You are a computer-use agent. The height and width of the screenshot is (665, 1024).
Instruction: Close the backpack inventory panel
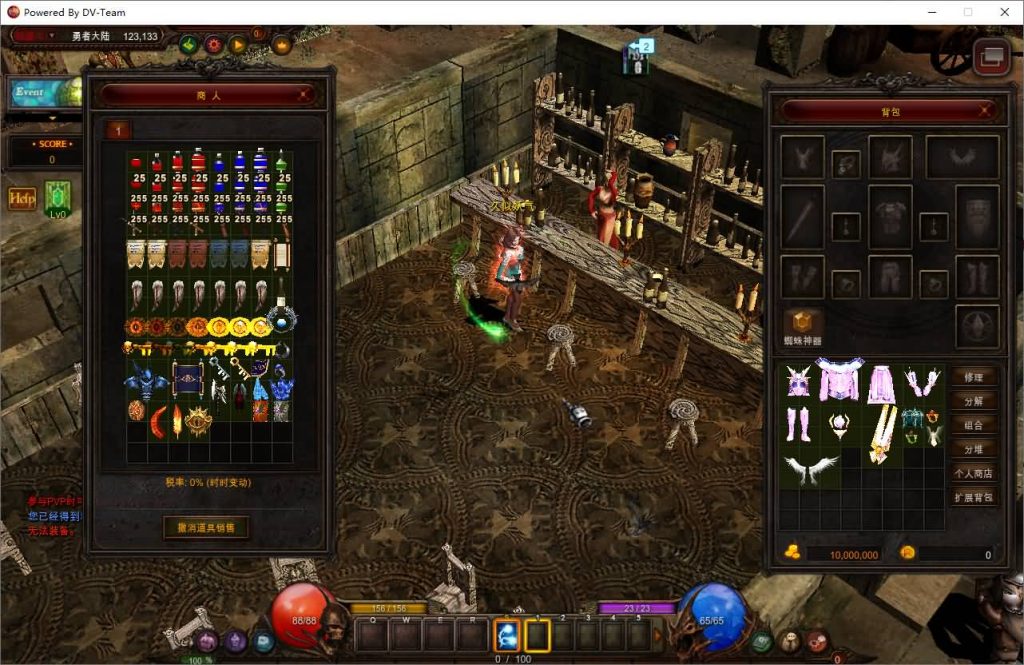coord(985,111)
